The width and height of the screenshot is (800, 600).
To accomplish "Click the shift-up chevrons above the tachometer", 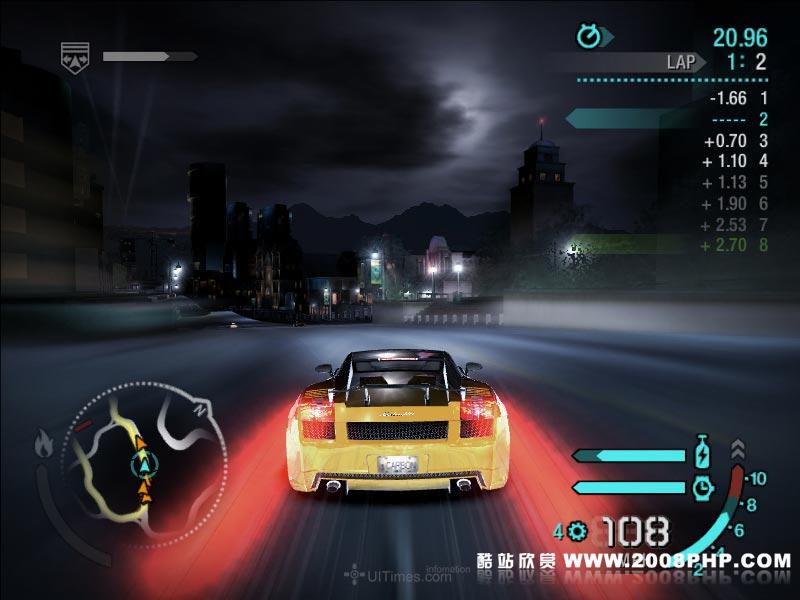I will [x=738, y=448].
